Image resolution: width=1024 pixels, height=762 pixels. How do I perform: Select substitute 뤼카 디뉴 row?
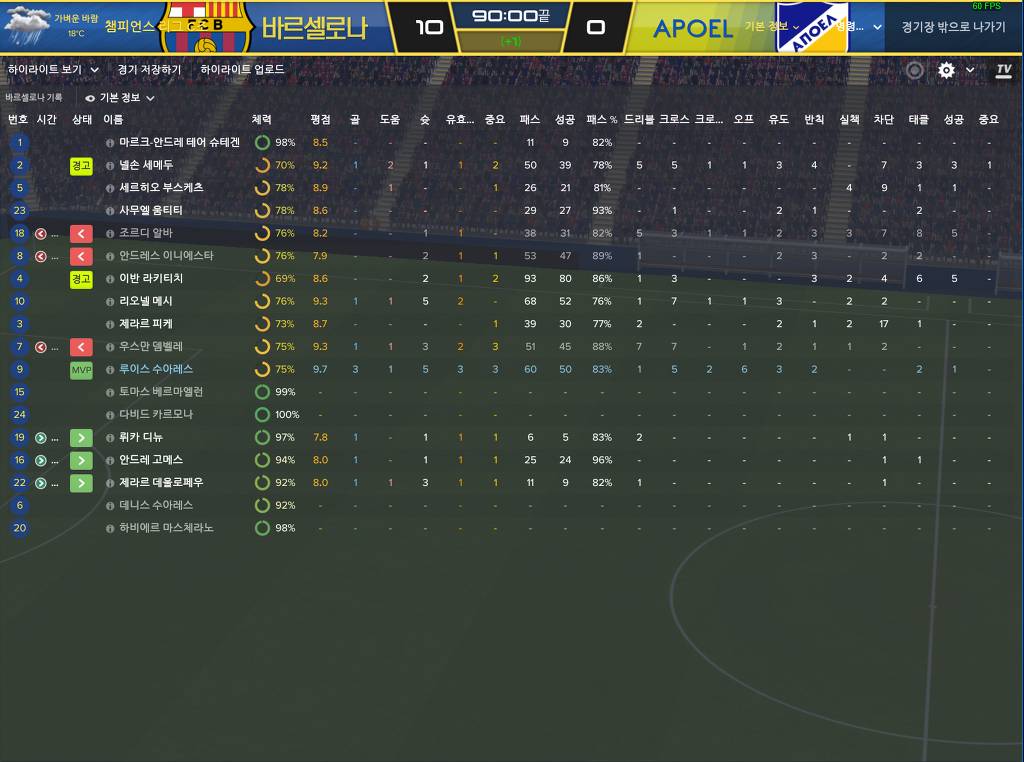[141, 437]
